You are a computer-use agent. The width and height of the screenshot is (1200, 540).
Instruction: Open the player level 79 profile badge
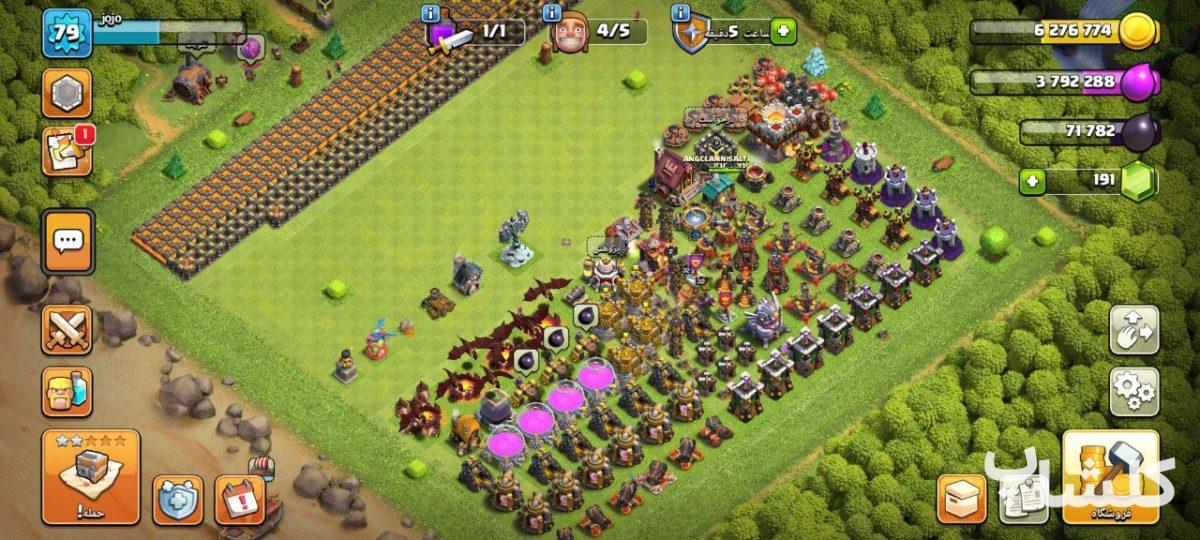coord(66,34)
